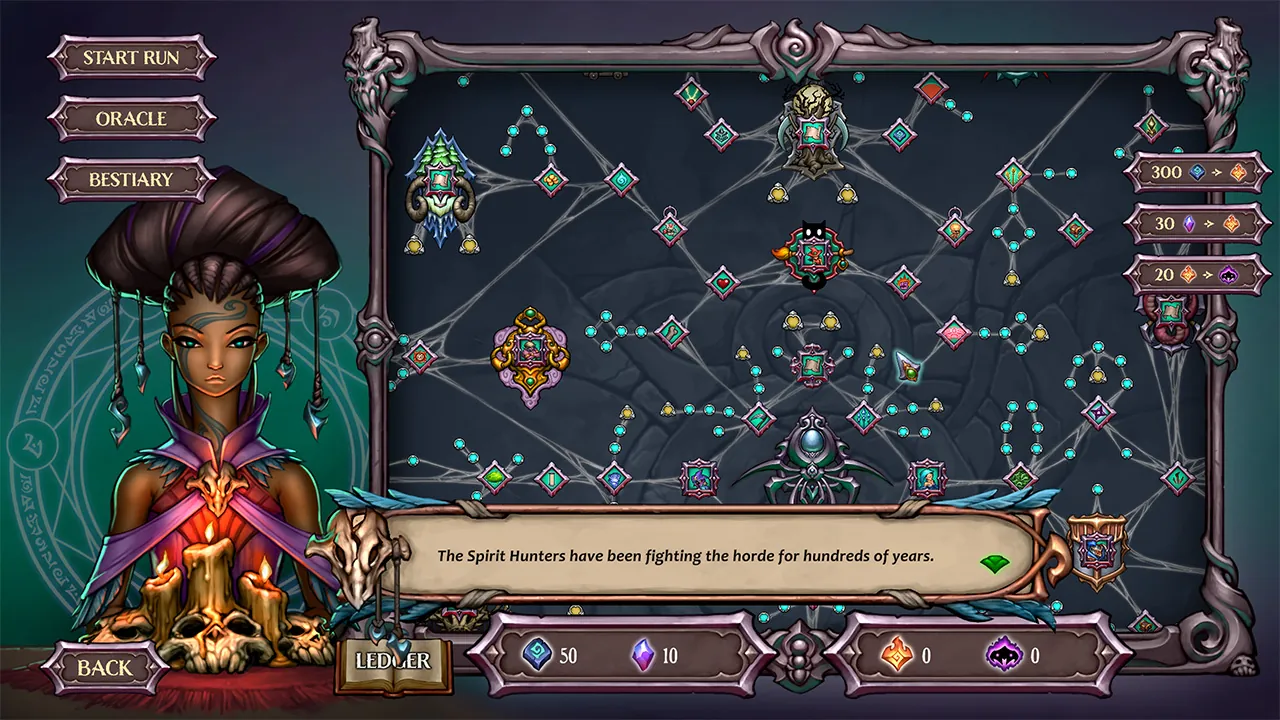Click the START RUN button
The height and width of the screenshot is (720, 1280).
click(131, 57)
